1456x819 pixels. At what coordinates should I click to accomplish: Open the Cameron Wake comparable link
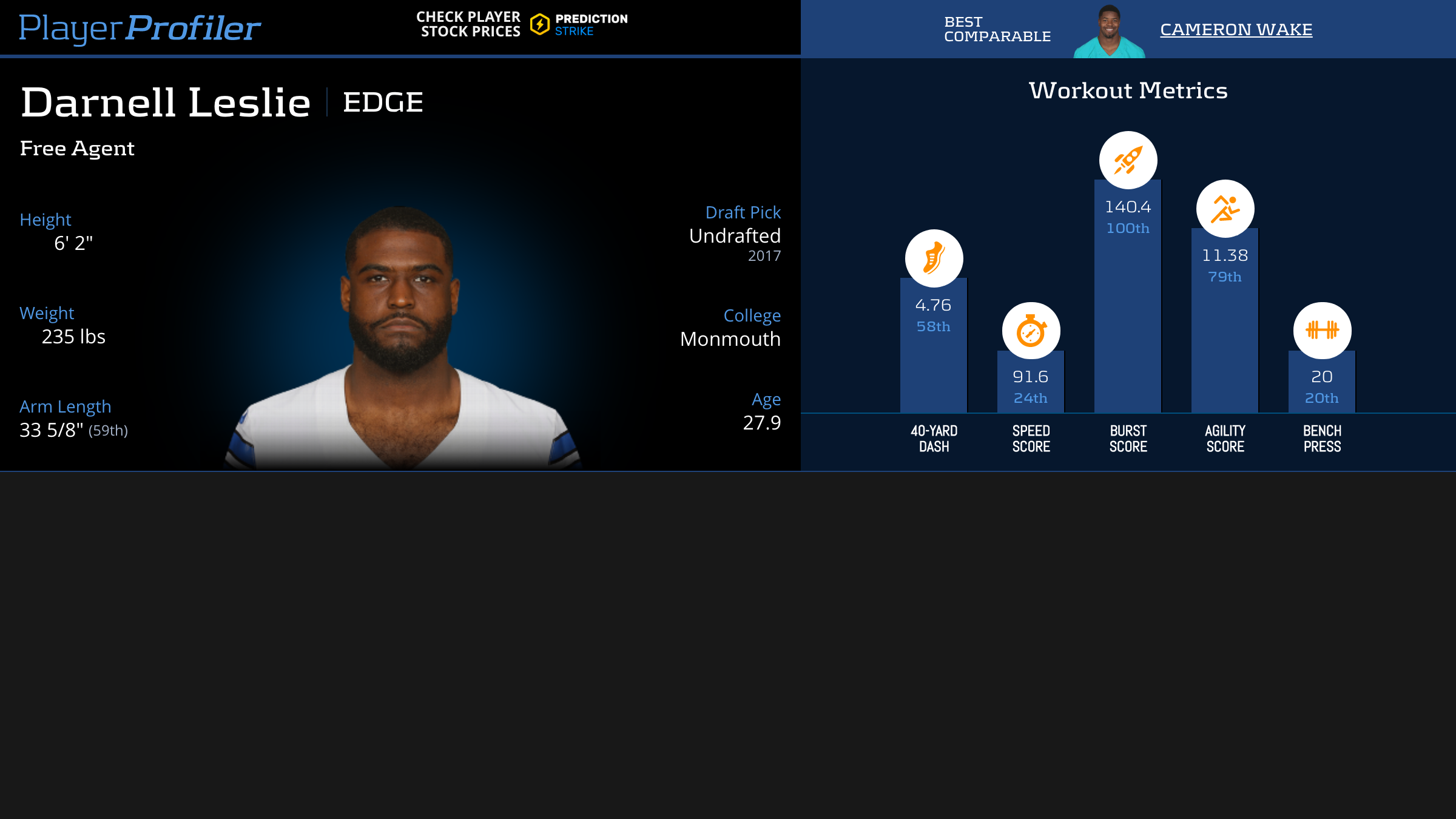coord(1236,29)
